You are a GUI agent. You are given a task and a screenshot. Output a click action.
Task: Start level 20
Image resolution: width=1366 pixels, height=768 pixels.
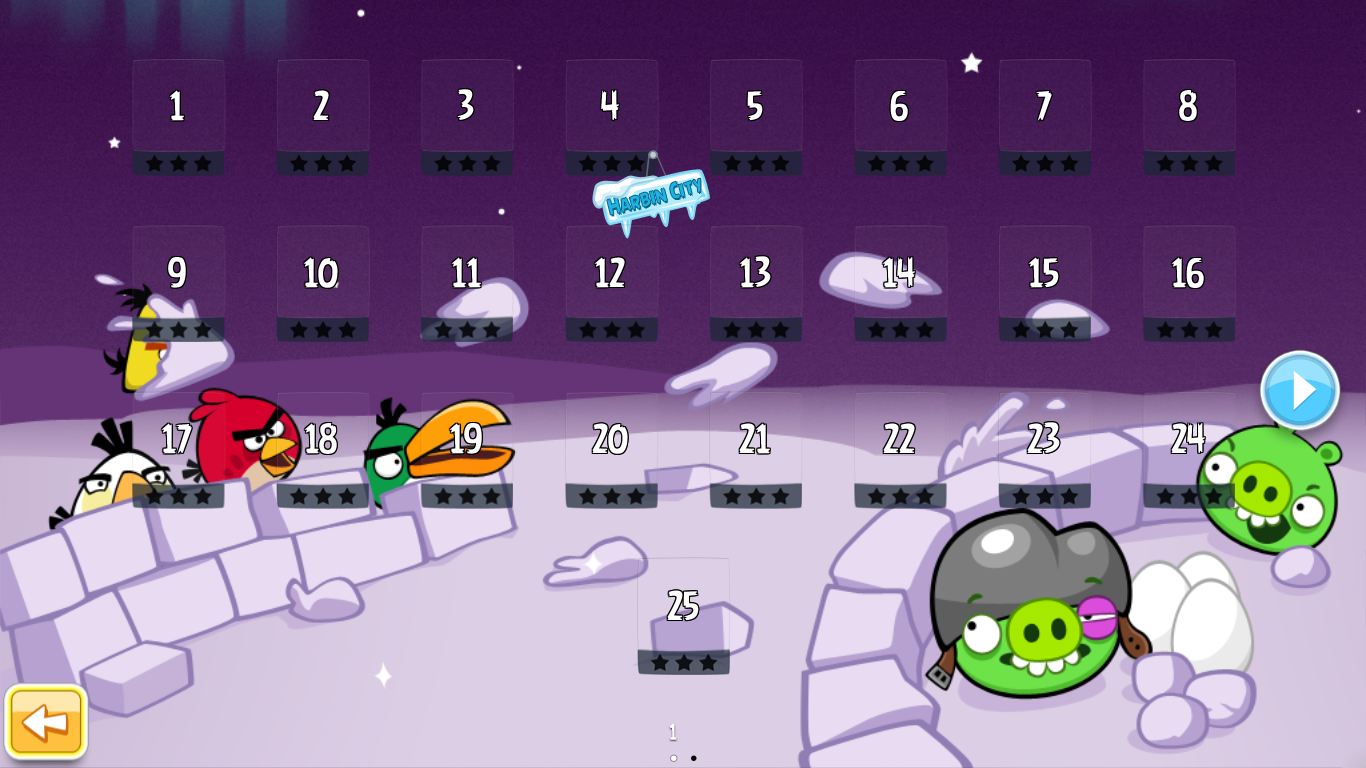(x=611, y=449)
